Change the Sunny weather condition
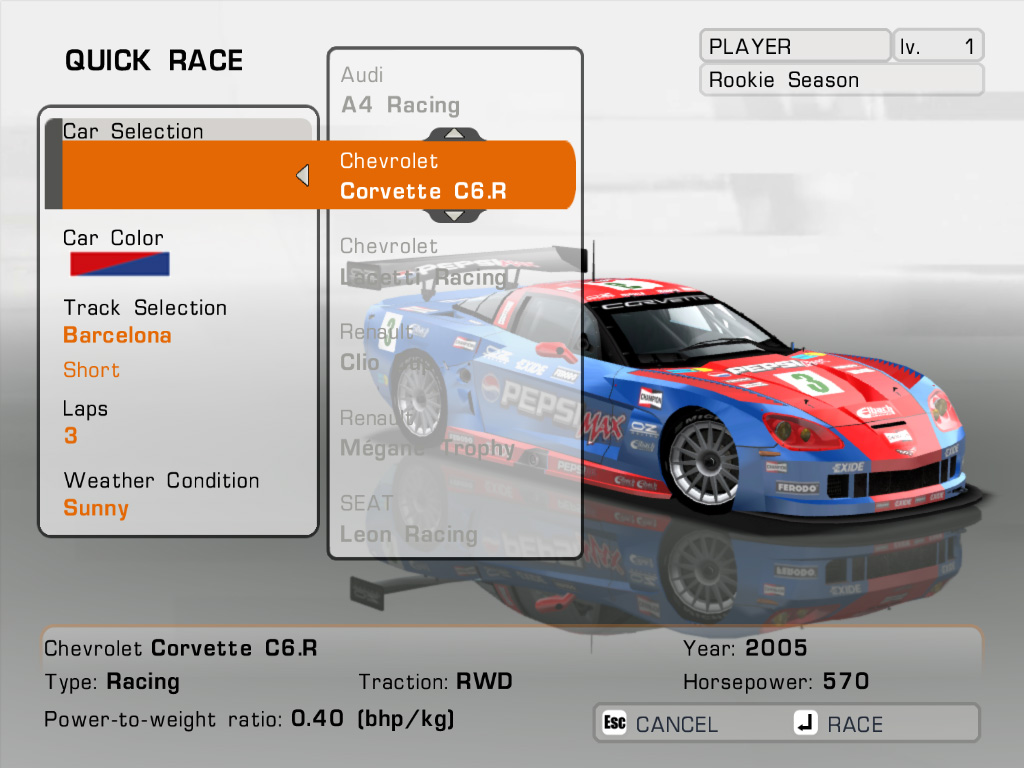This screenshot has width=1024, height=768. pos(96,508)
